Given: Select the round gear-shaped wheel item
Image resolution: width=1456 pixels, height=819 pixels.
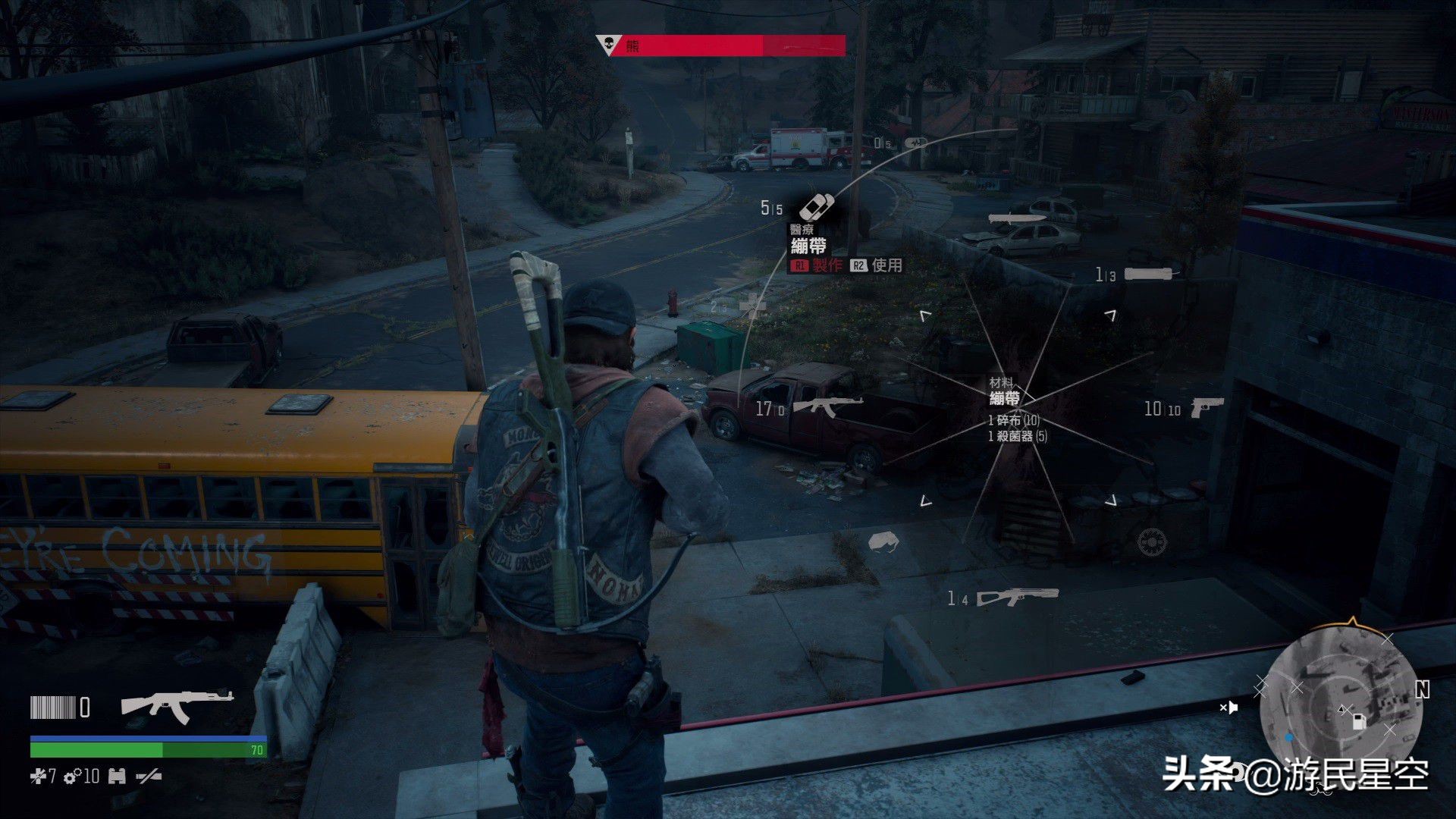Looking at the screenshot, I should [1152, 541].
